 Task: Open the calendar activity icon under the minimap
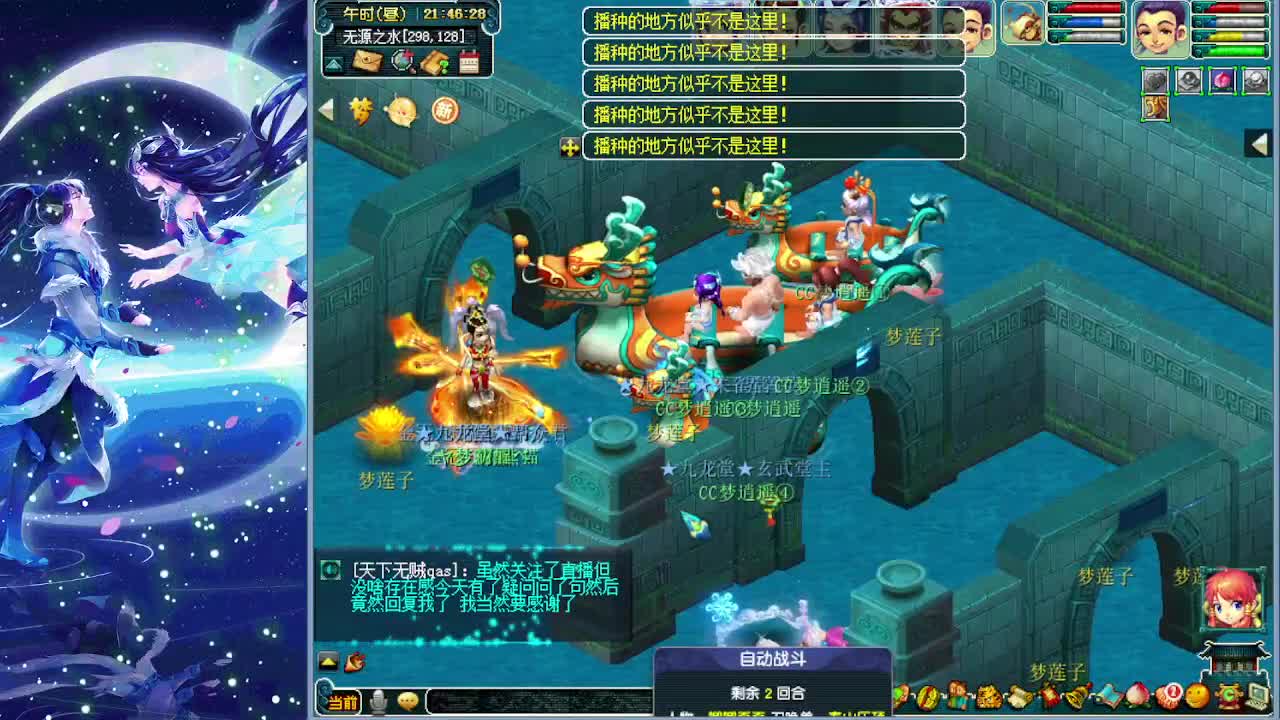(x=468, y=61)
